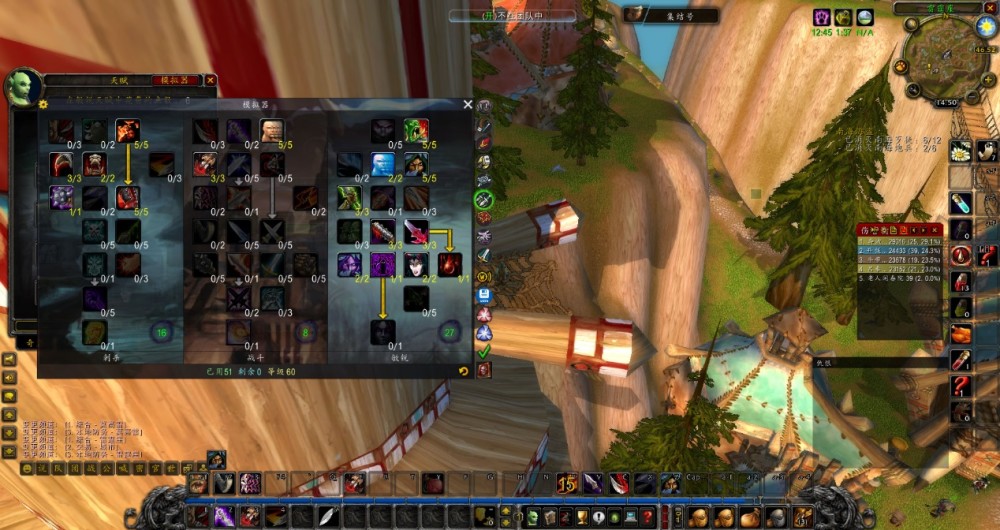Activate the gold number 15 action slot
The width and height of the screenshot is (1000, 530).
pyautogui.click(x=567, y=483)
